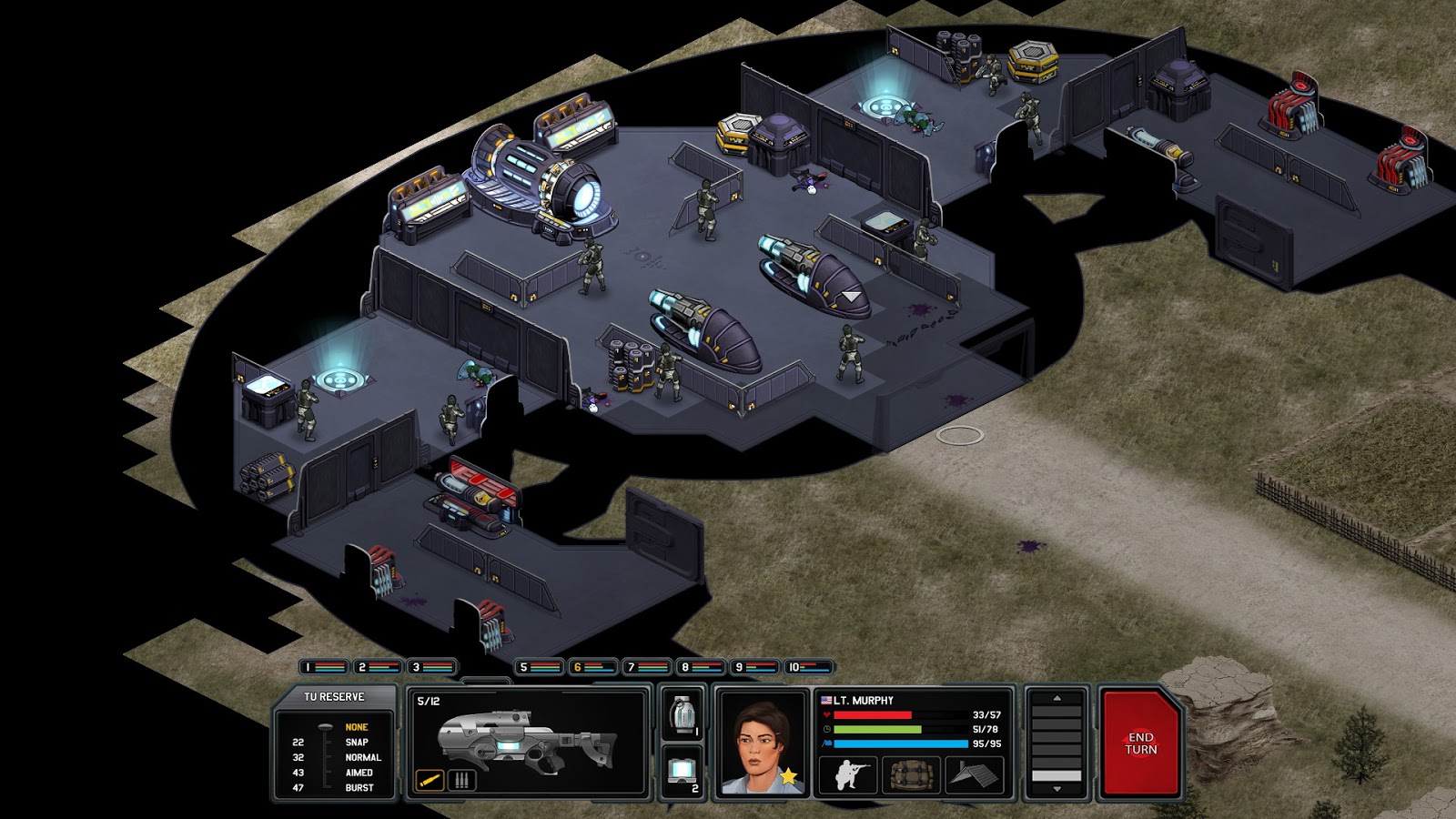
Task: Choose None for TU reserve
Action: (356, 727)
